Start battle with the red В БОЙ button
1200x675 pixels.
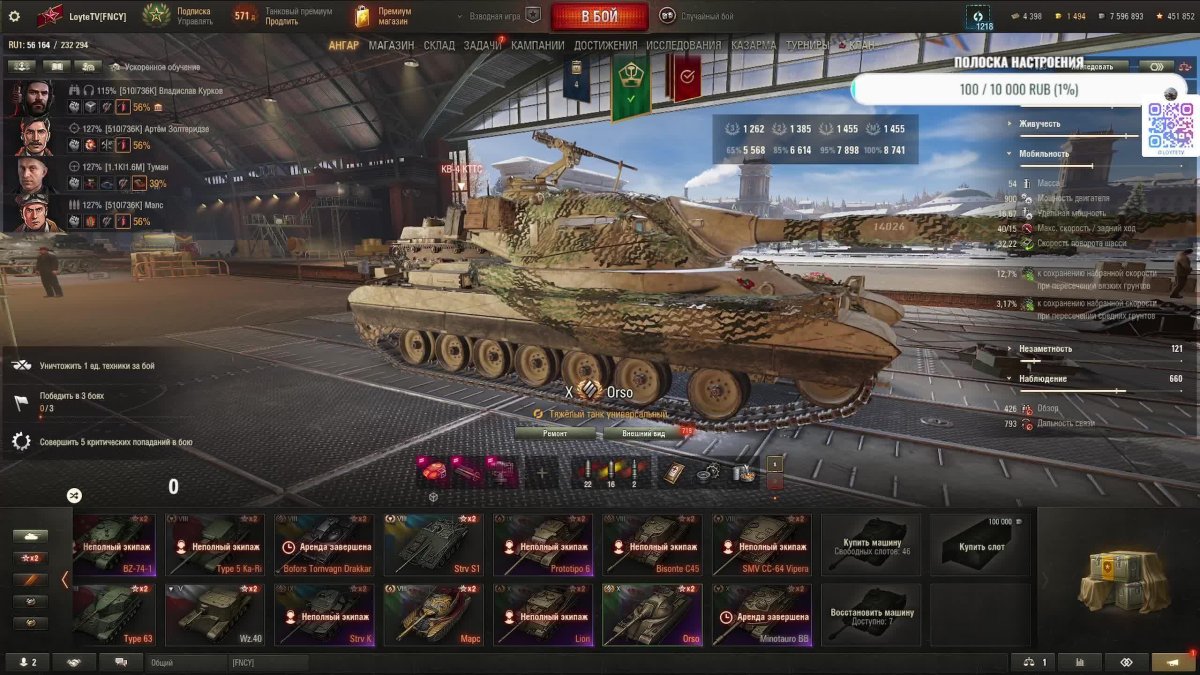599,16
